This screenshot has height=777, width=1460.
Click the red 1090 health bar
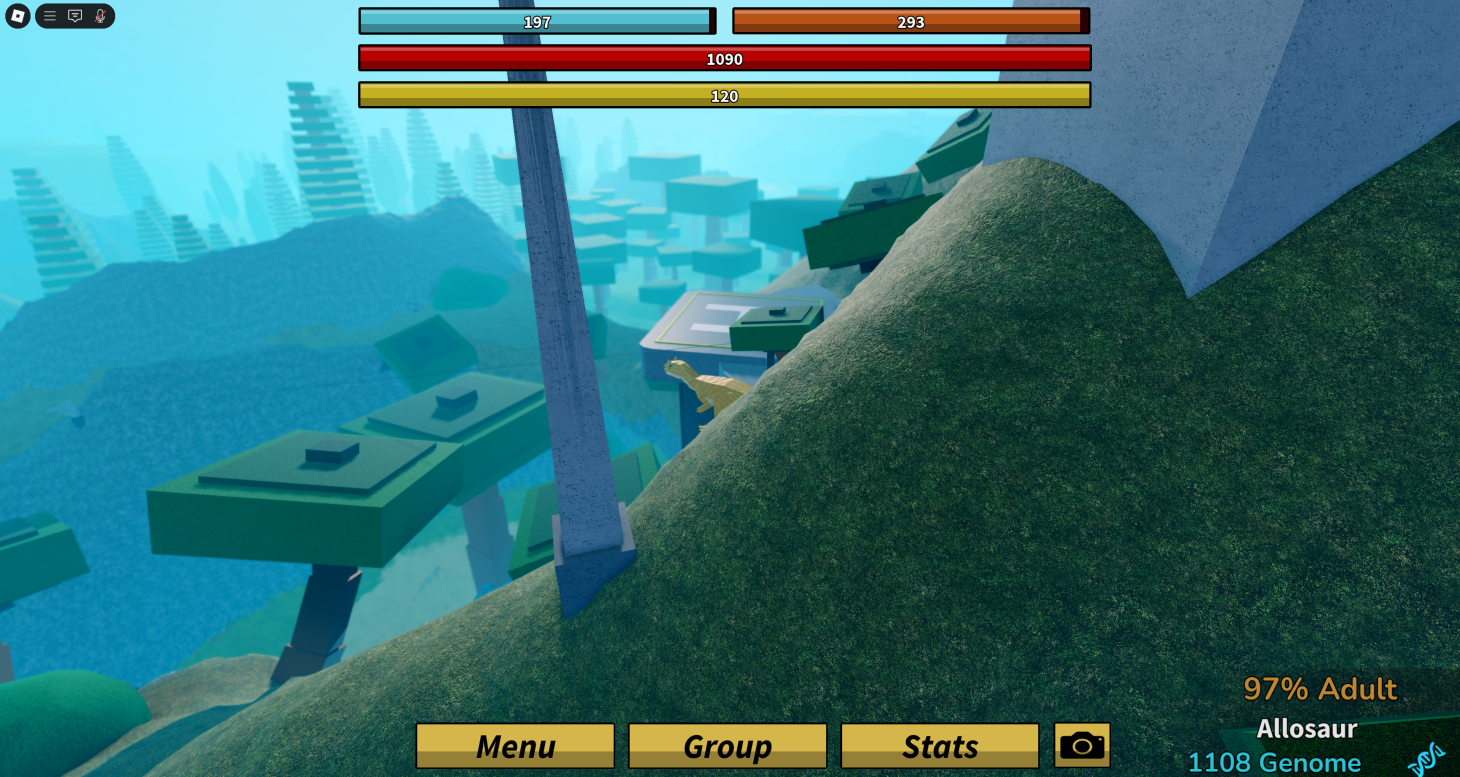pos(726,58)
